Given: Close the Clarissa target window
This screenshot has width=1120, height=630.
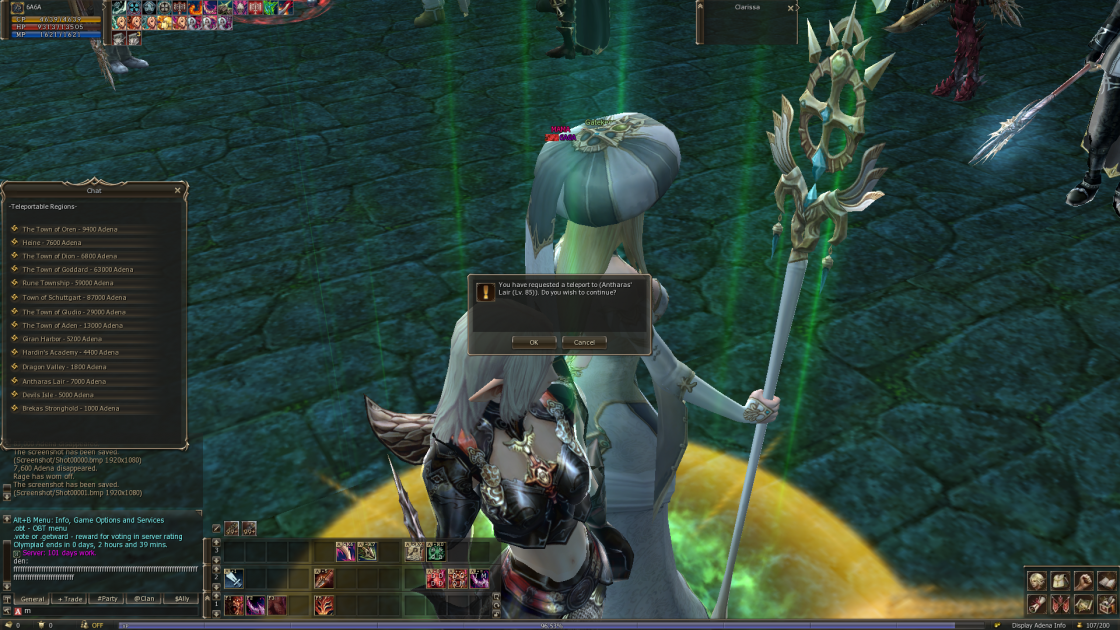Looking at the screenshot, I should pyautogui.click(x=790, y=8).
